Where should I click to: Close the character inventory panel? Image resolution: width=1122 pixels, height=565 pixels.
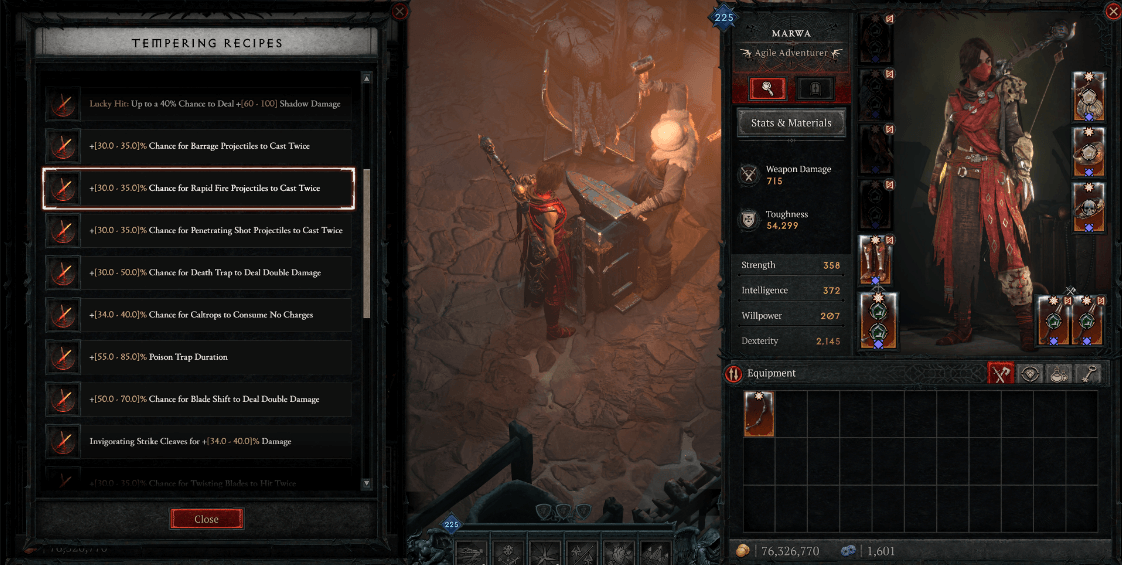pyautogui.click(x=1113, y=11)
